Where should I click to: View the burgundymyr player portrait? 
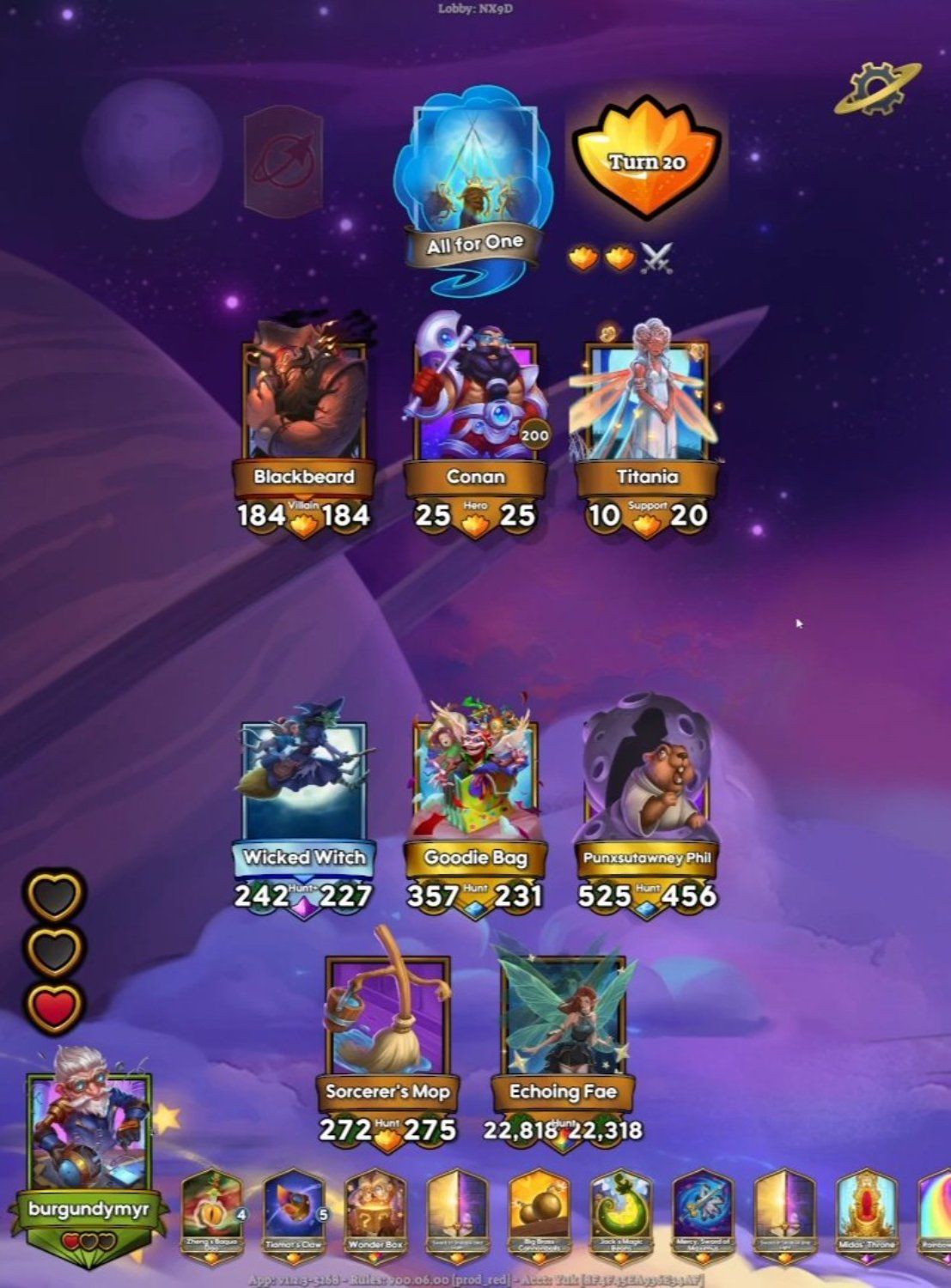(x=88, y=1125)
